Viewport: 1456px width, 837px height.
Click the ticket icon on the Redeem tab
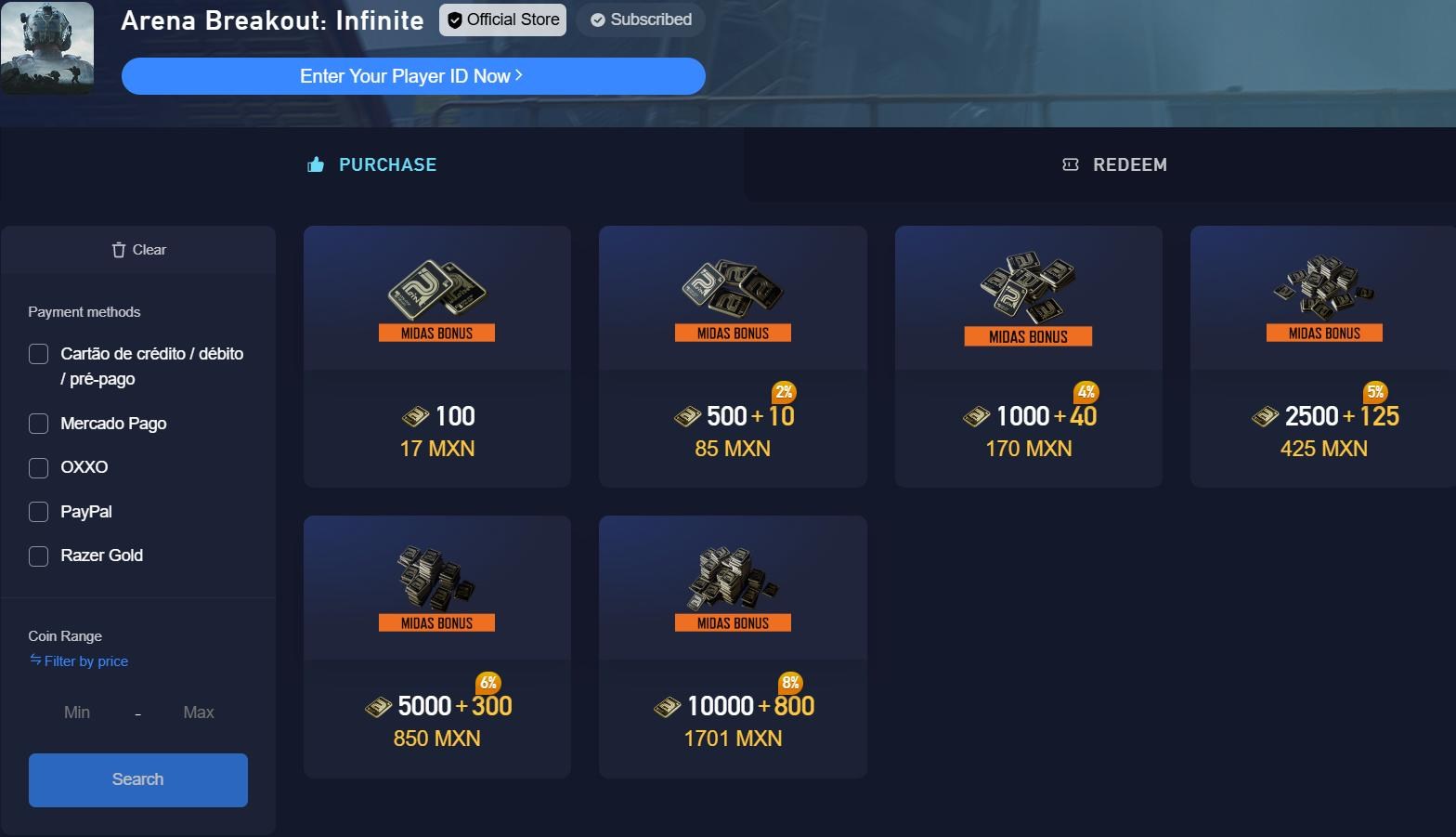[x=1070, y=164]
